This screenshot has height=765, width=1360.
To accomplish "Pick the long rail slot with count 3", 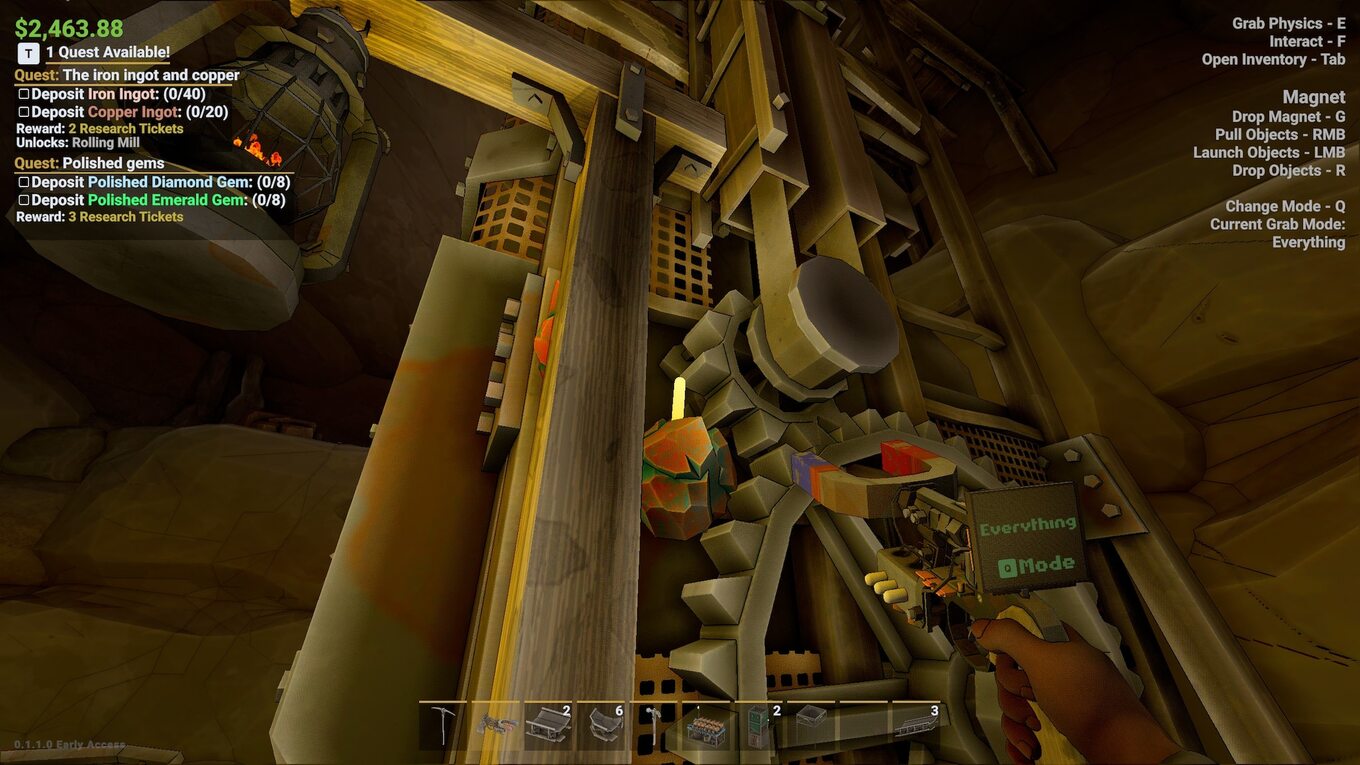I will [915, 725].
